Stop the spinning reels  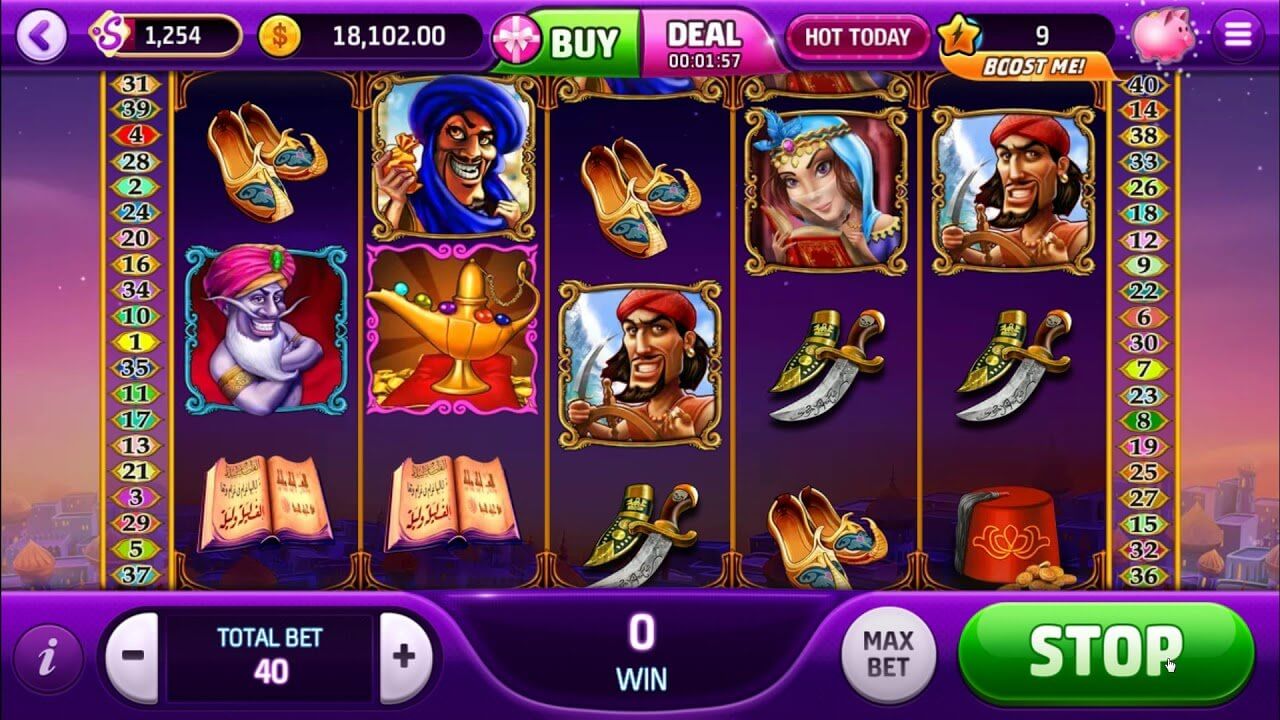(x=1105, y=653)
